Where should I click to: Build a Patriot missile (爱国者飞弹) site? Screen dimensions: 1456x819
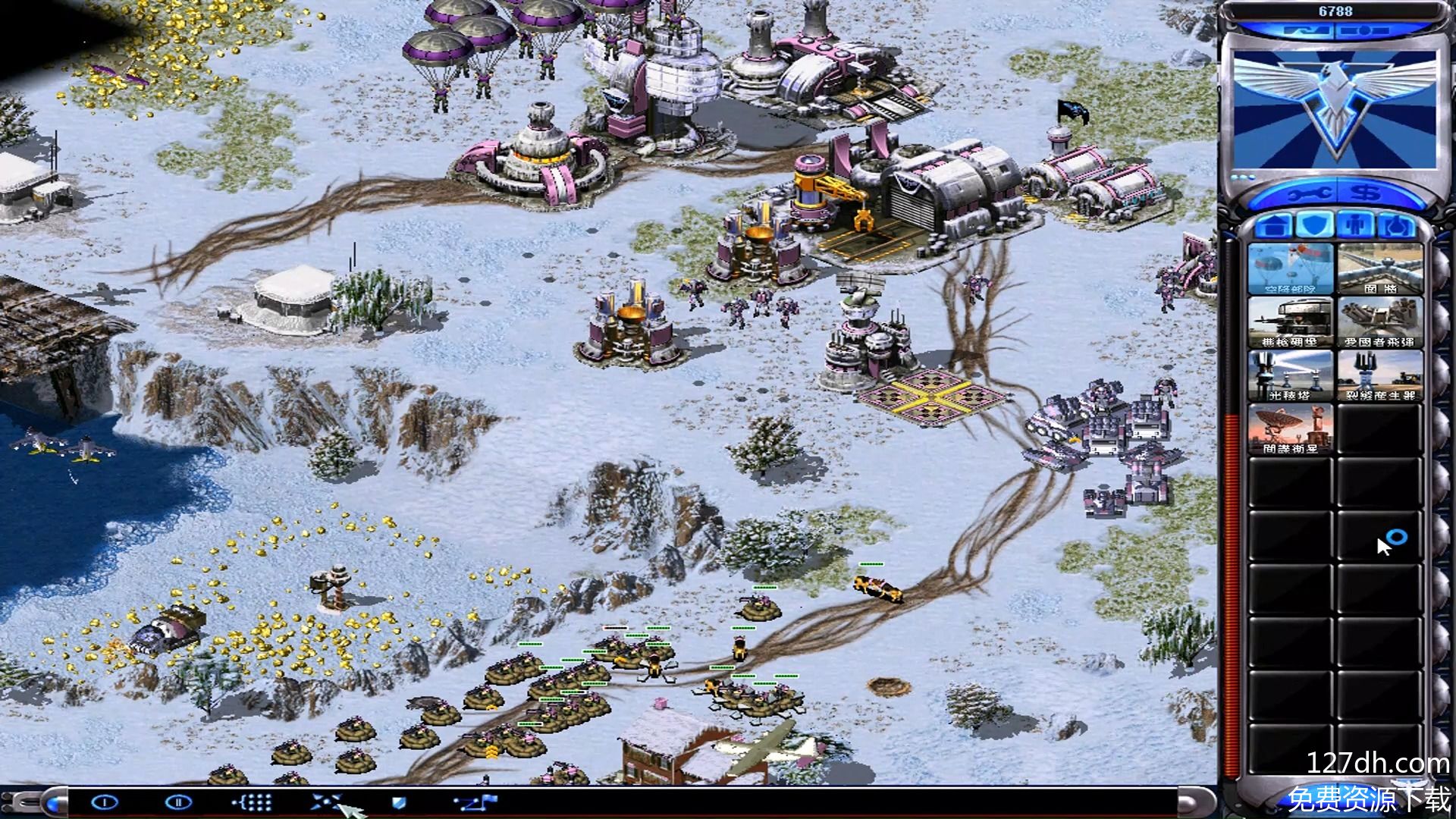tap(1379, 322)
